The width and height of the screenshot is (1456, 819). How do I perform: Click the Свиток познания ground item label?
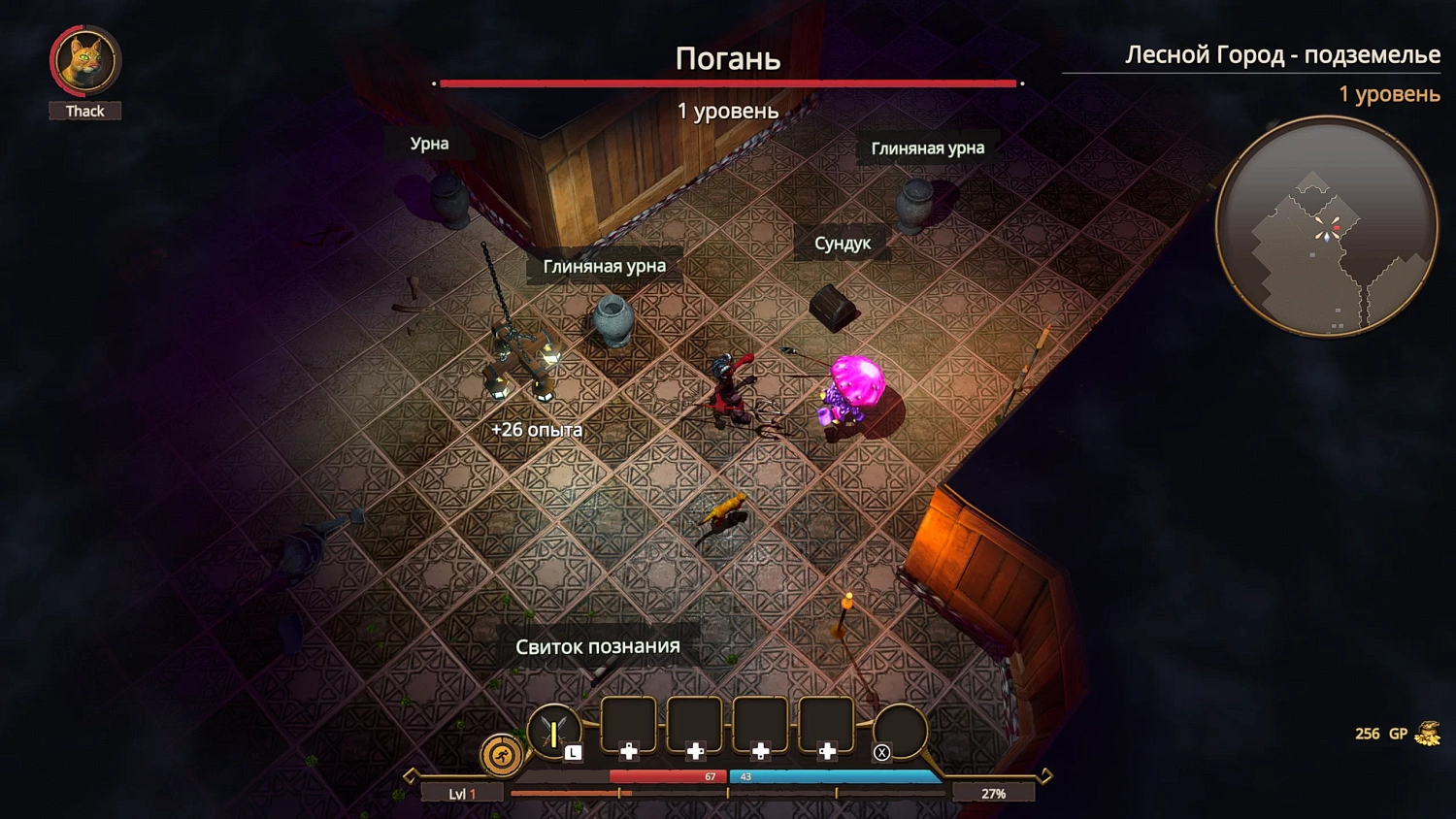[x=597, y=644]
